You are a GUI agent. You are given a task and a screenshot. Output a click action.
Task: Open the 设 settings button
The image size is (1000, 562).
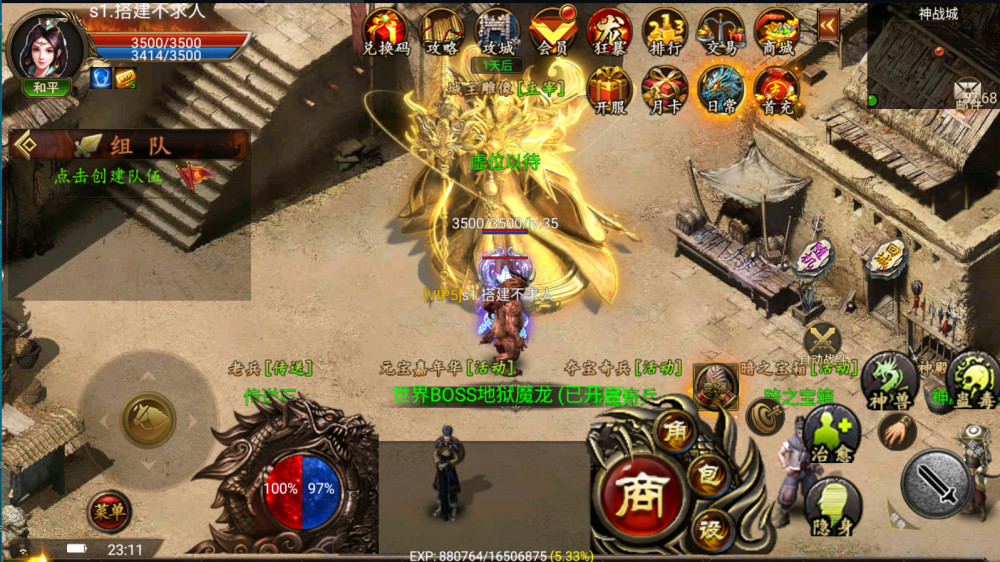click(712, 527)
